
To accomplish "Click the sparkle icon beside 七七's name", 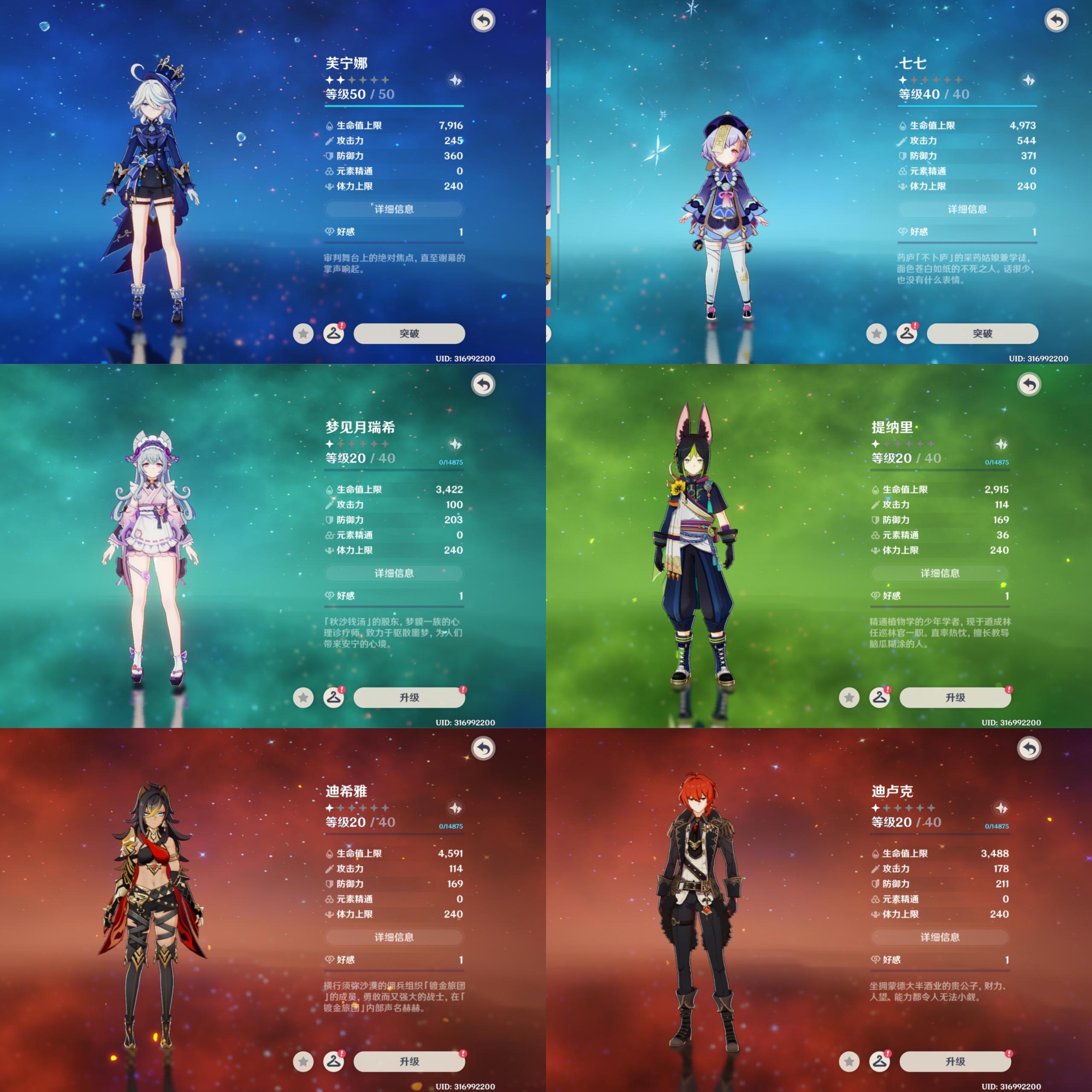I will [1028, 80].
